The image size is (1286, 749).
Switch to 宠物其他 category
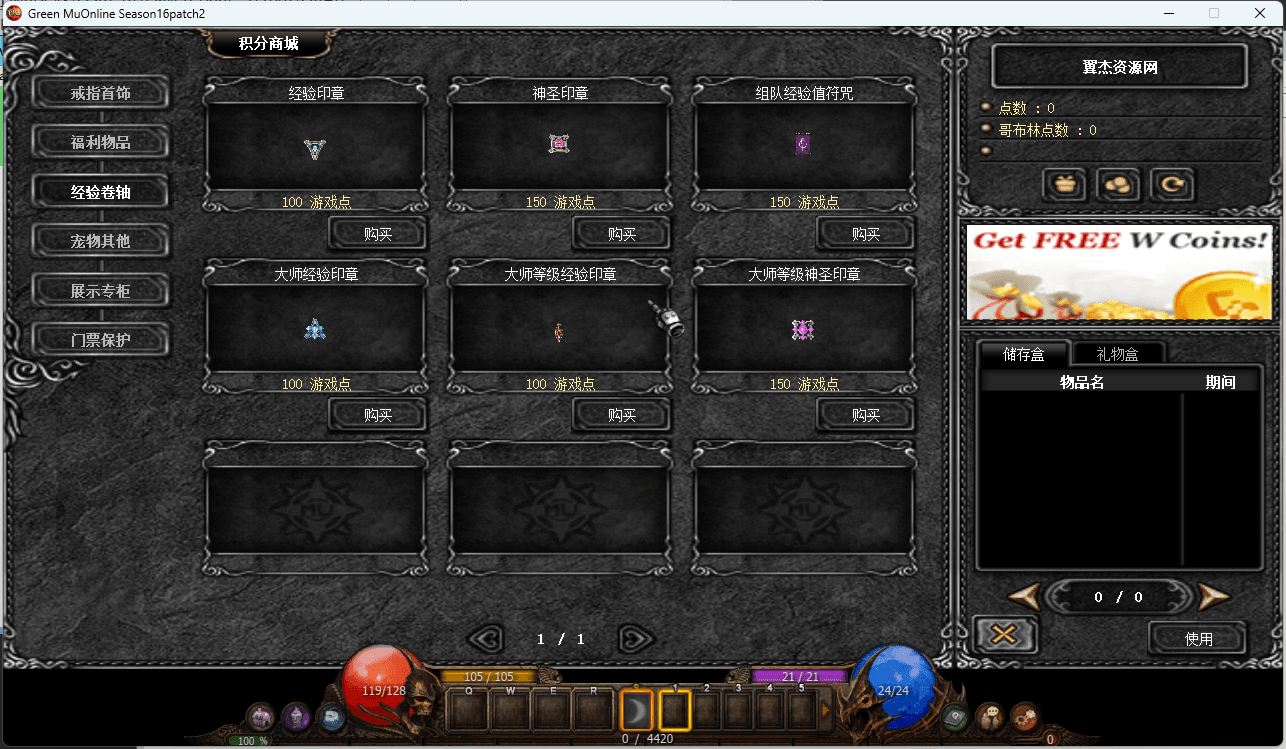click(x=100, y=241)
